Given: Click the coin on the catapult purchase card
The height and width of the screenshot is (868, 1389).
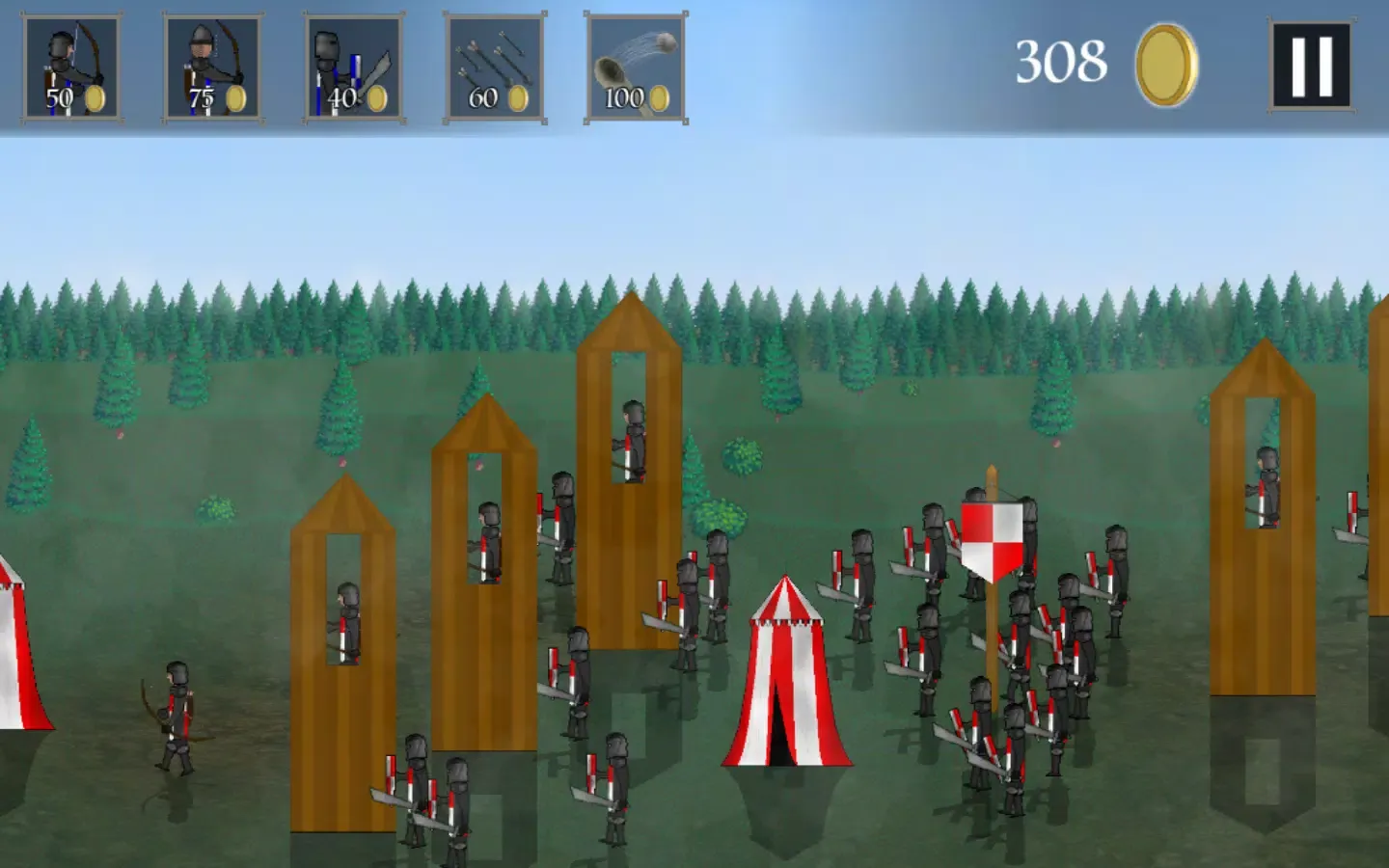Looking at the screenshot, I should point(660,96).
